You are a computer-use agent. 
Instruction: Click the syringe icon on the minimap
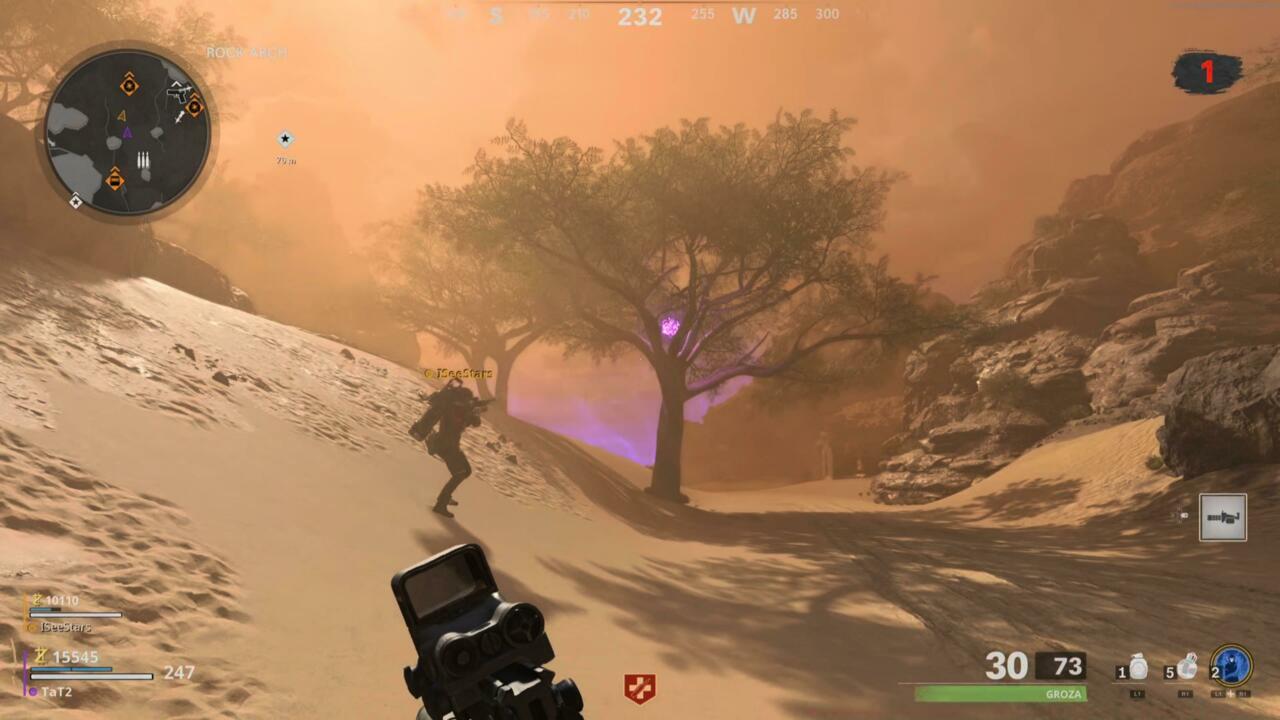[178, 118]
